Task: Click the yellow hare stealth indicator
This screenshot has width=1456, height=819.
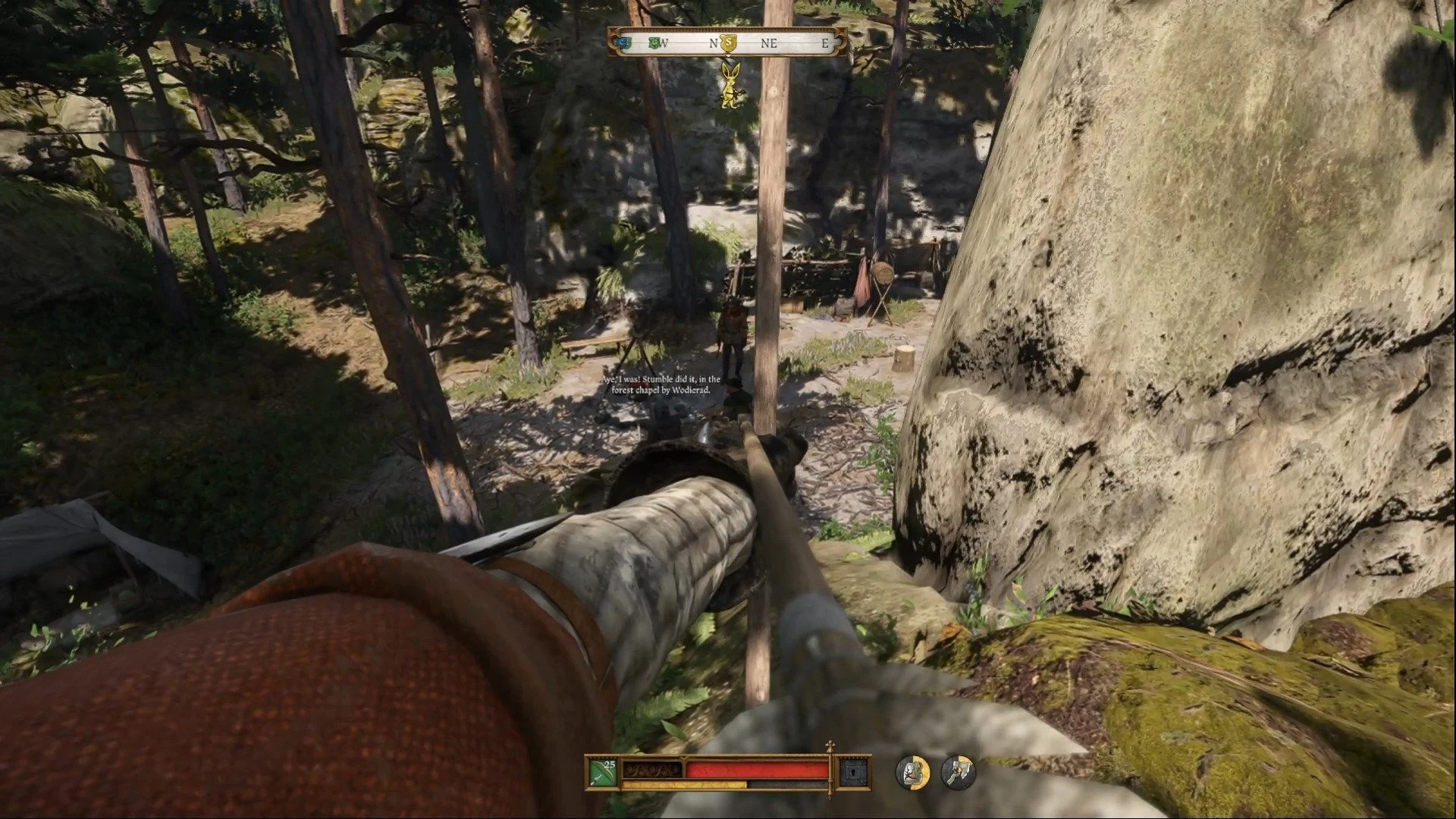Action: (730, 84)
